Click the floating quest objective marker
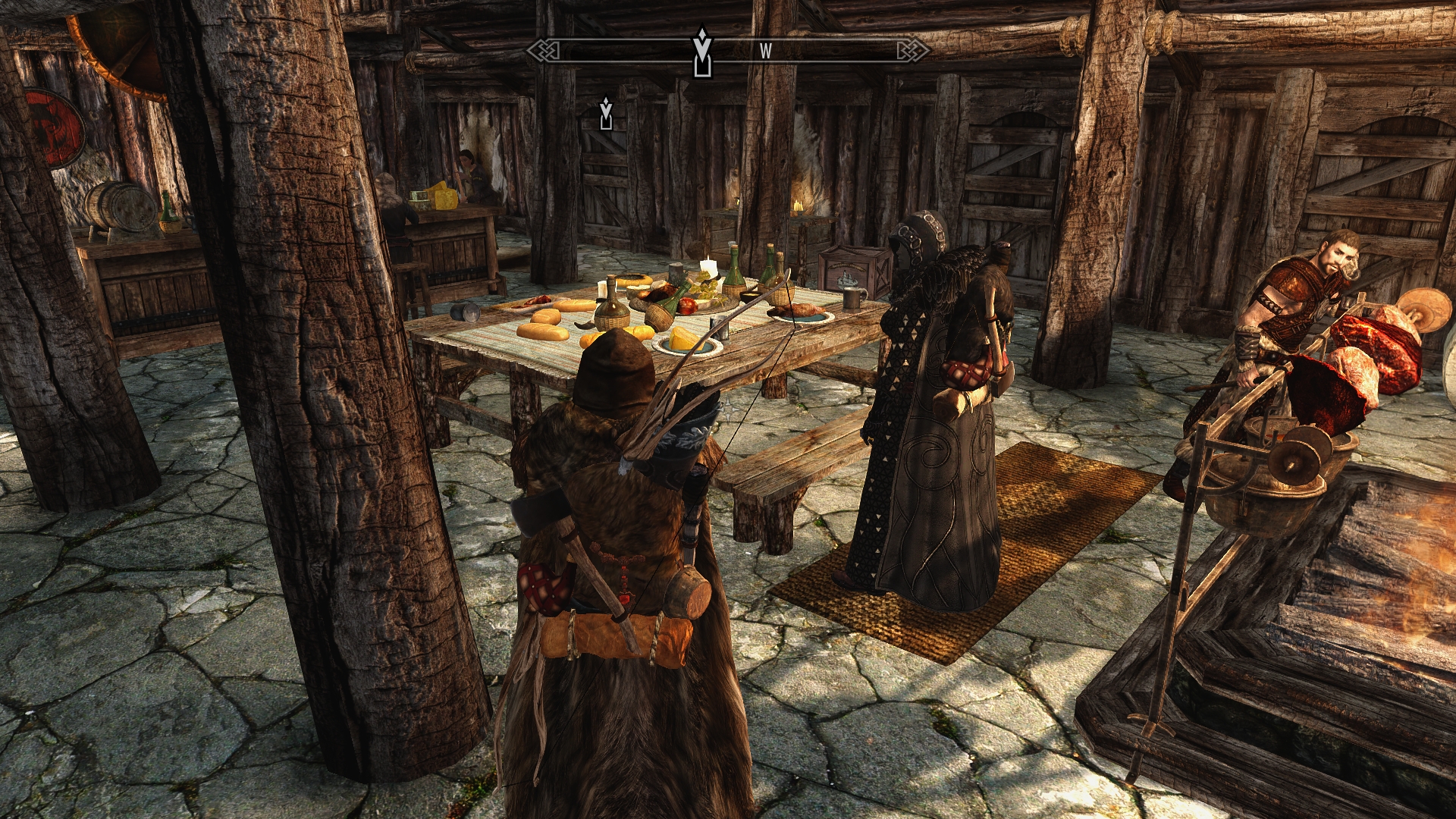Viewport: 1456px width, 819px height. click(x=605, y=113)
